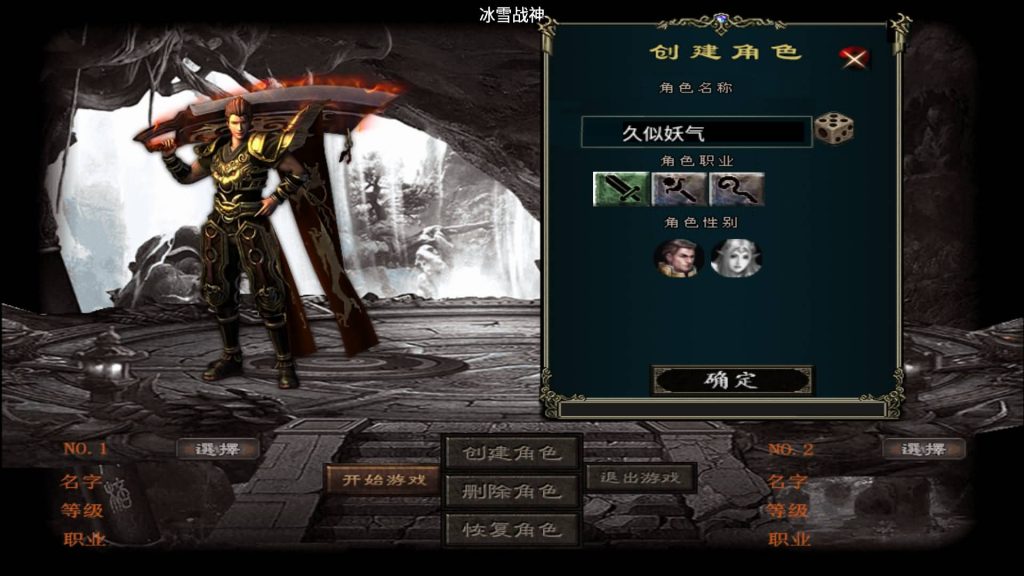Select the male gender portrait
1024x576 pixels.
(678, 257)
